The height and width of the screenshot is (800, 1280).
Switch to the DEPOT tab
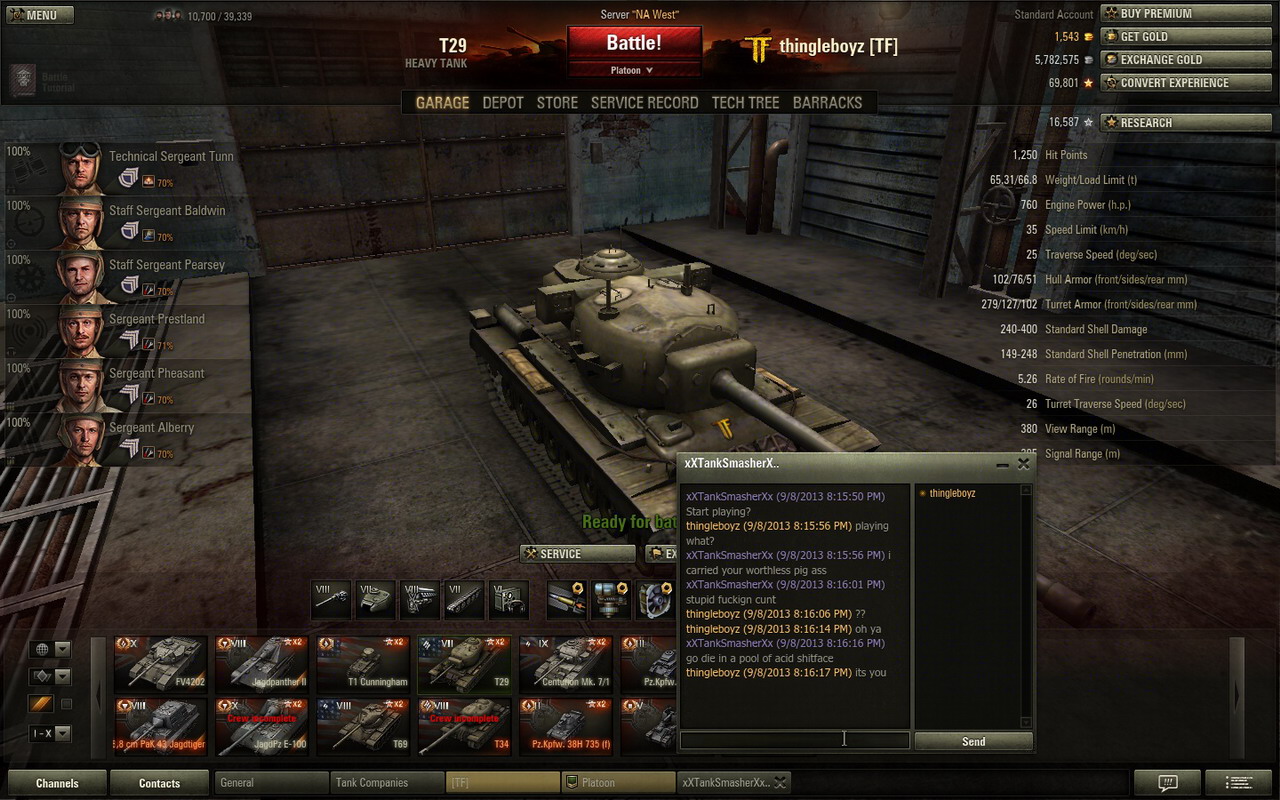tap(502, 102)
